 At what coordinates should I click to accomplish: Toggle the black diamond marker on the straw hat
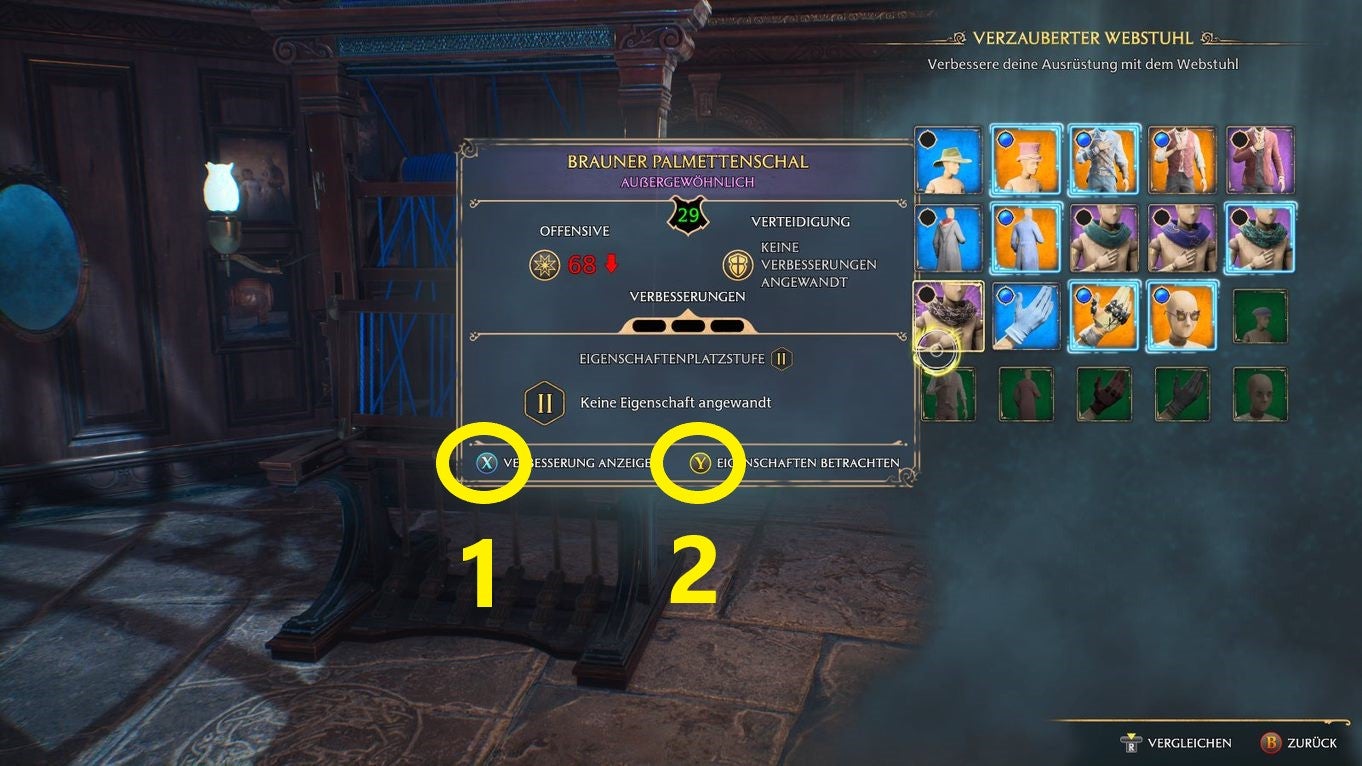pos(927,139)
